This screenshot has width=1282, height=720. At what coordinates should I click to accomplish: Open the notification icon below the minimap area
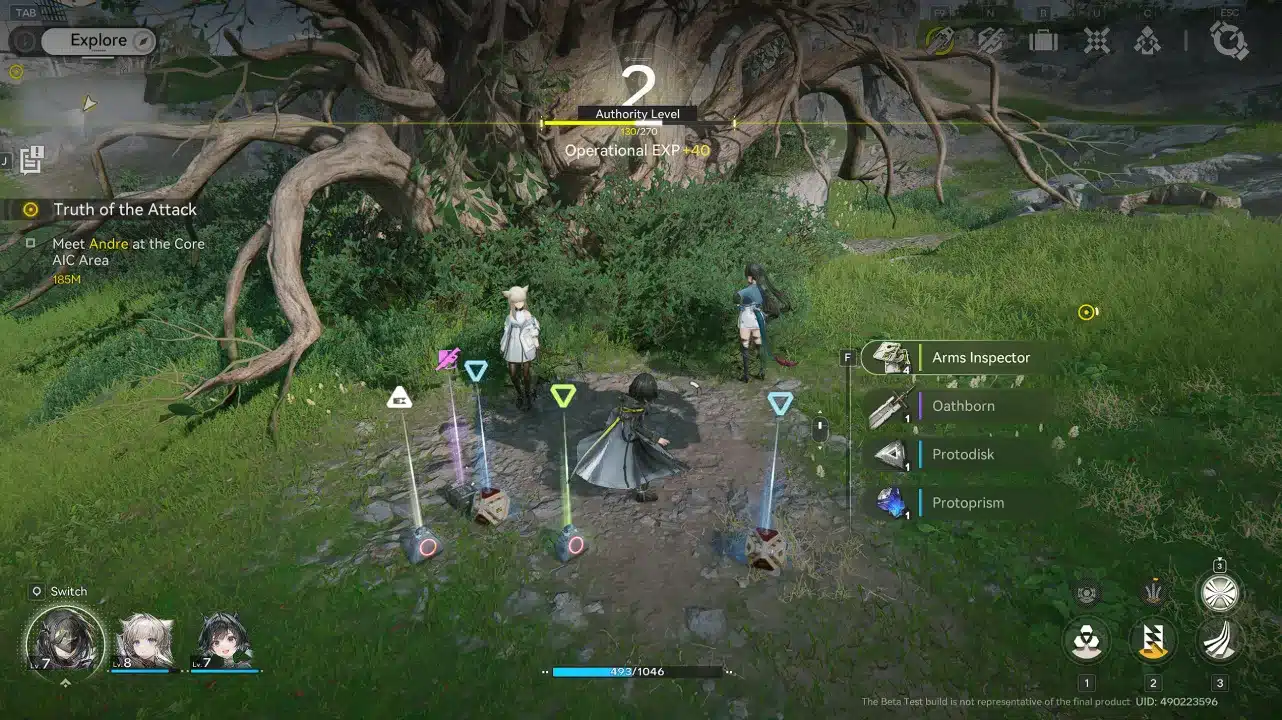tap(31, 157)
